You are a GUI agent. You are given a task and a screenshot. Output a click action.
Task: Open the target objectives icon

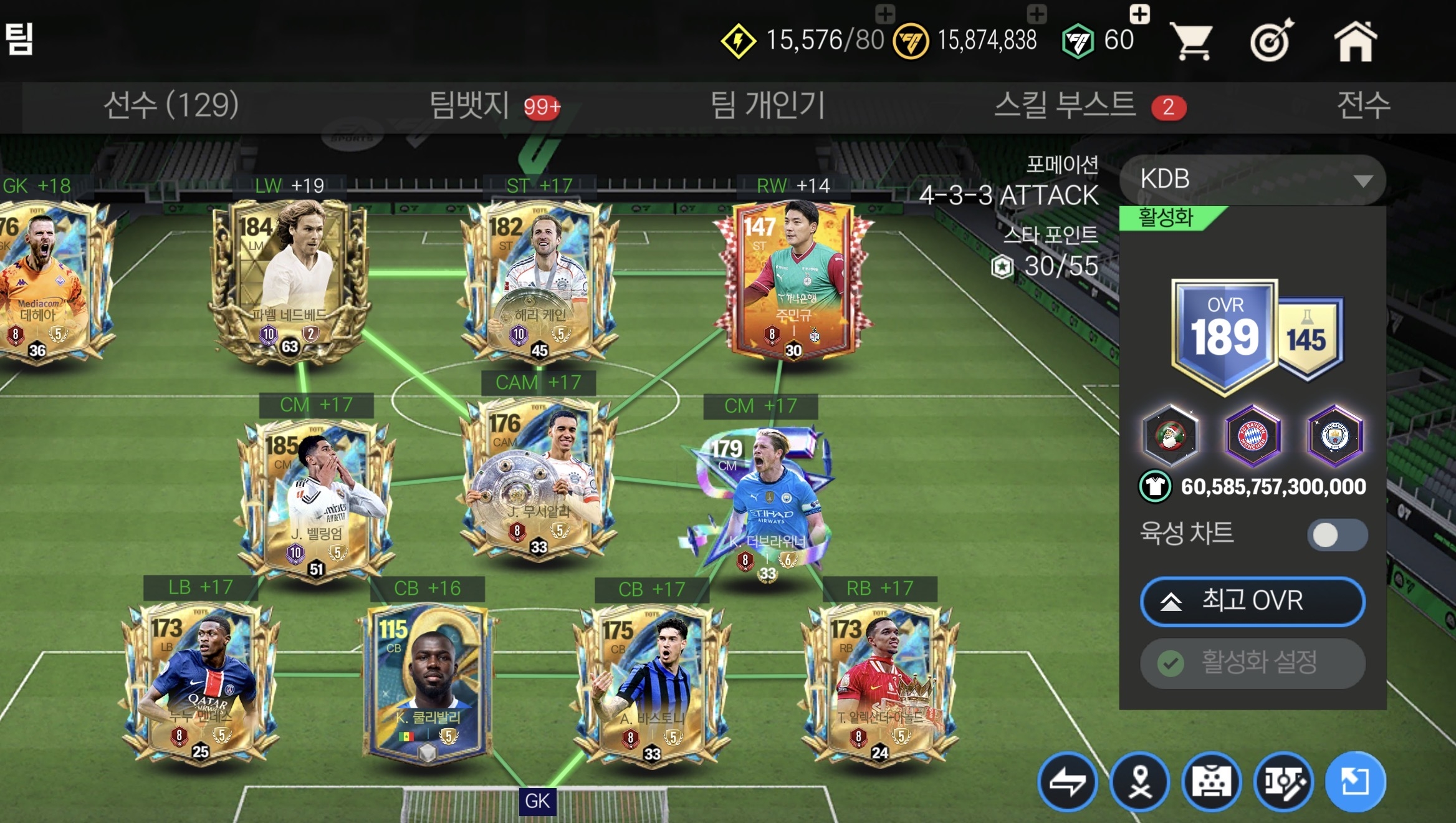[1272, 41]
